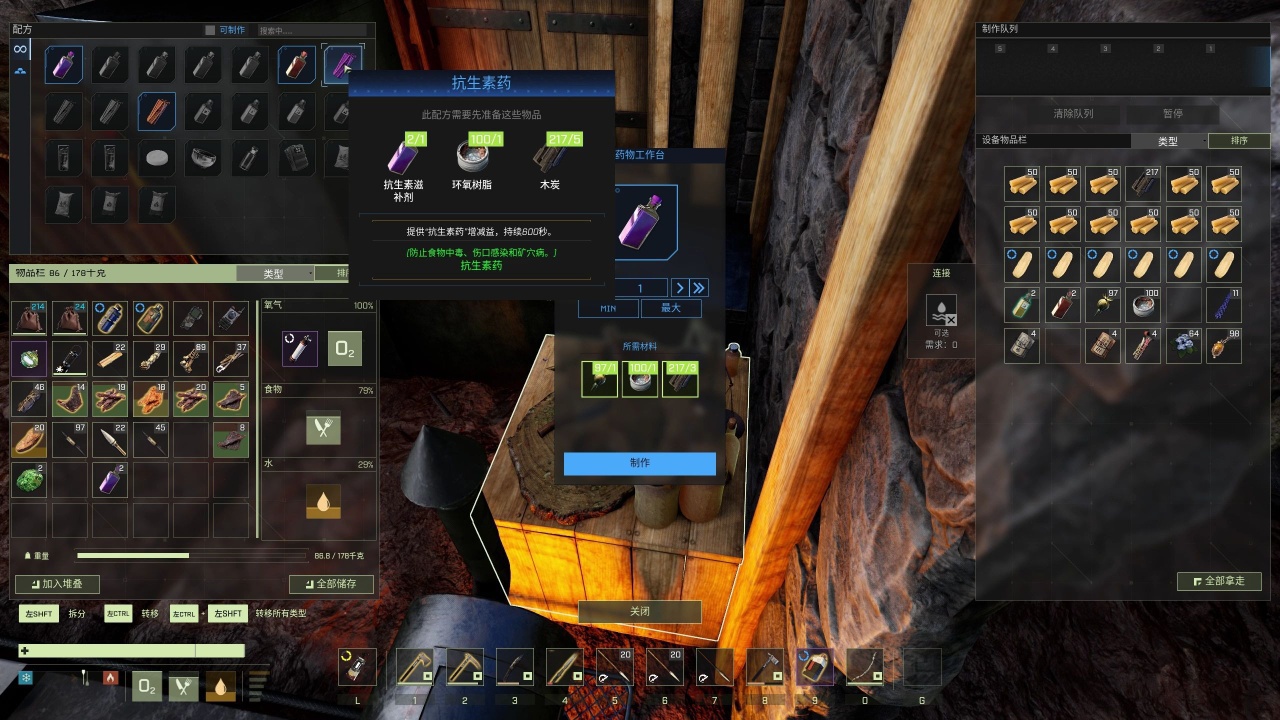Screen dimensions: 1280x720
Task: Click the blue 制作 craft button
Action: 640,463
